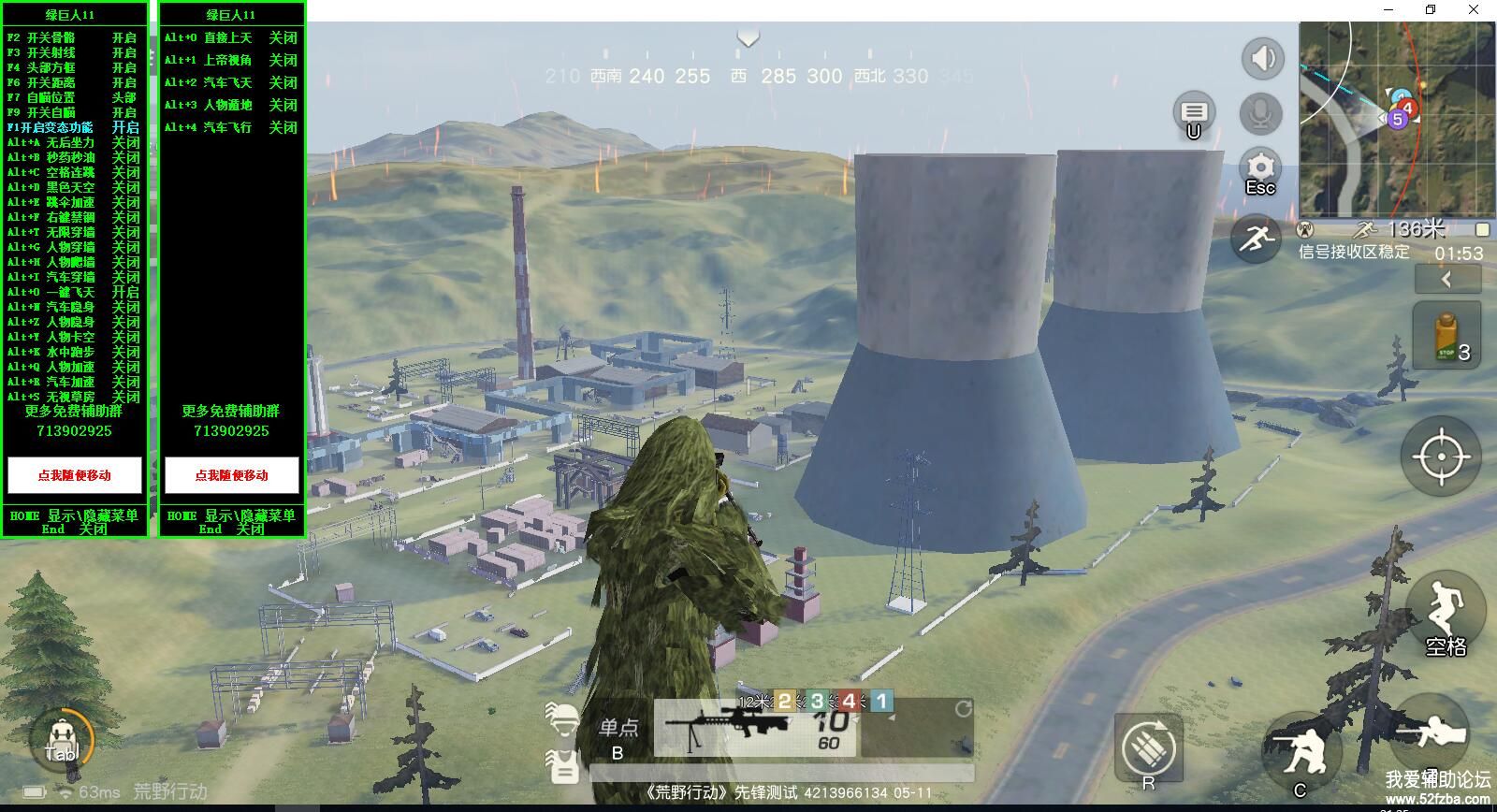This screenshot has height=812, width=1497.
Task: Open the minimap
Action: (1397, 119)
